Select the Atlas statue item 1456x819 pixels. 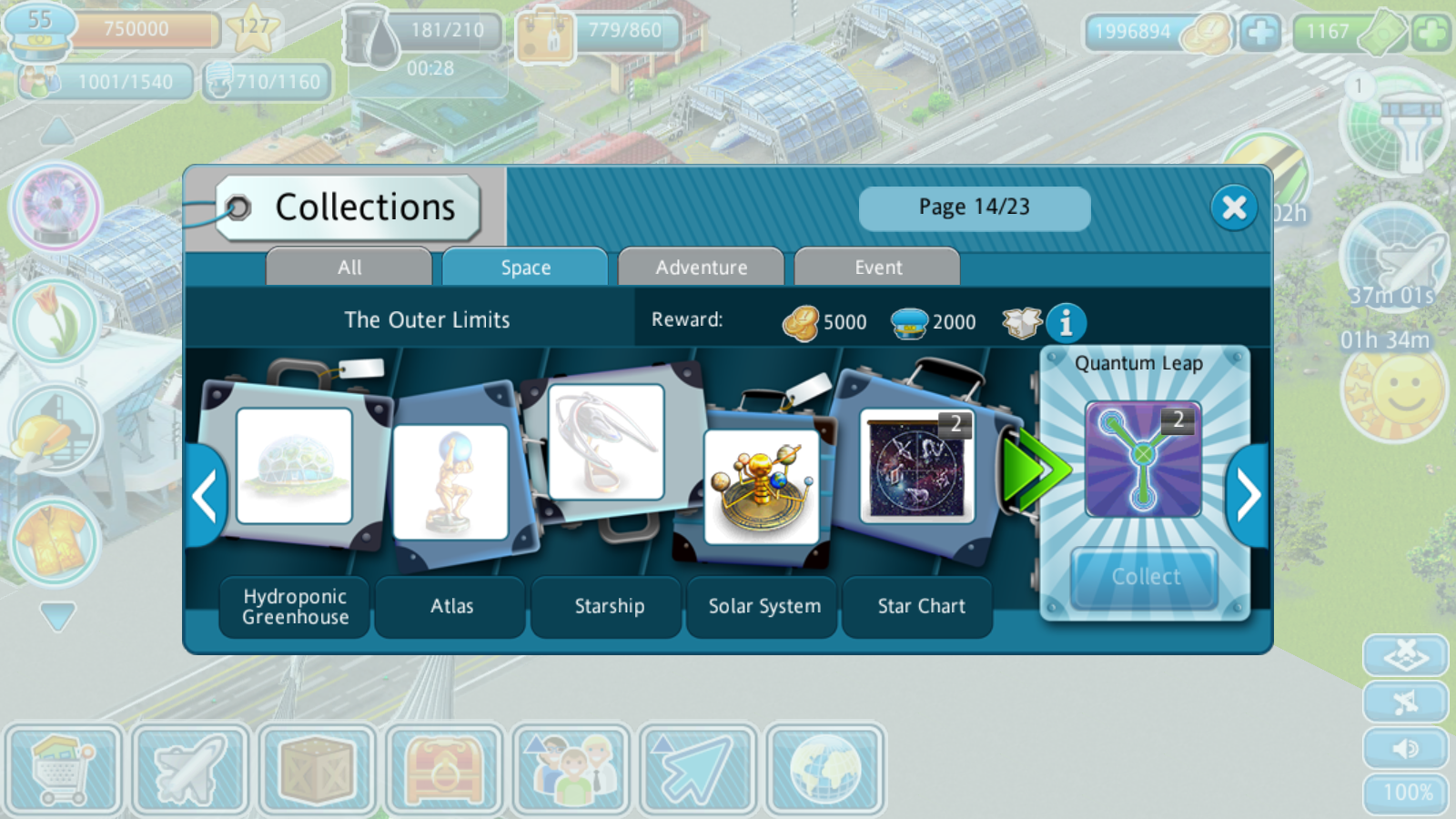pyautogui.click(x=450, y=482)
